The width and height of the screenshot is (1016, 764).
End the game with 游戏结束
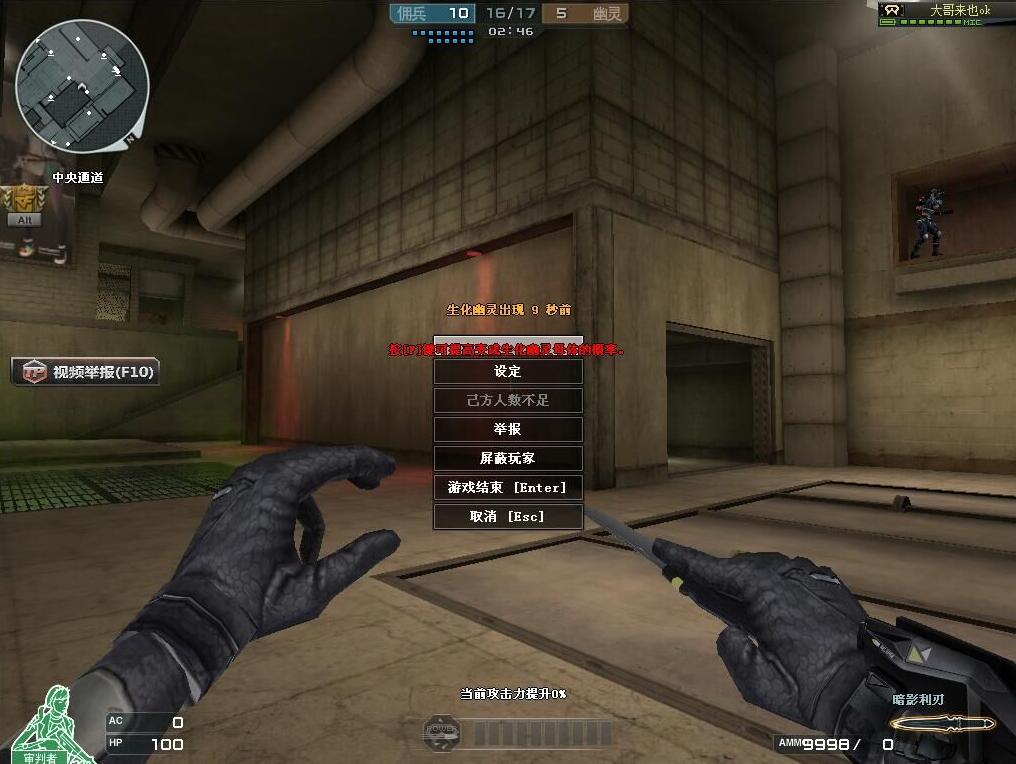(508, 487)
